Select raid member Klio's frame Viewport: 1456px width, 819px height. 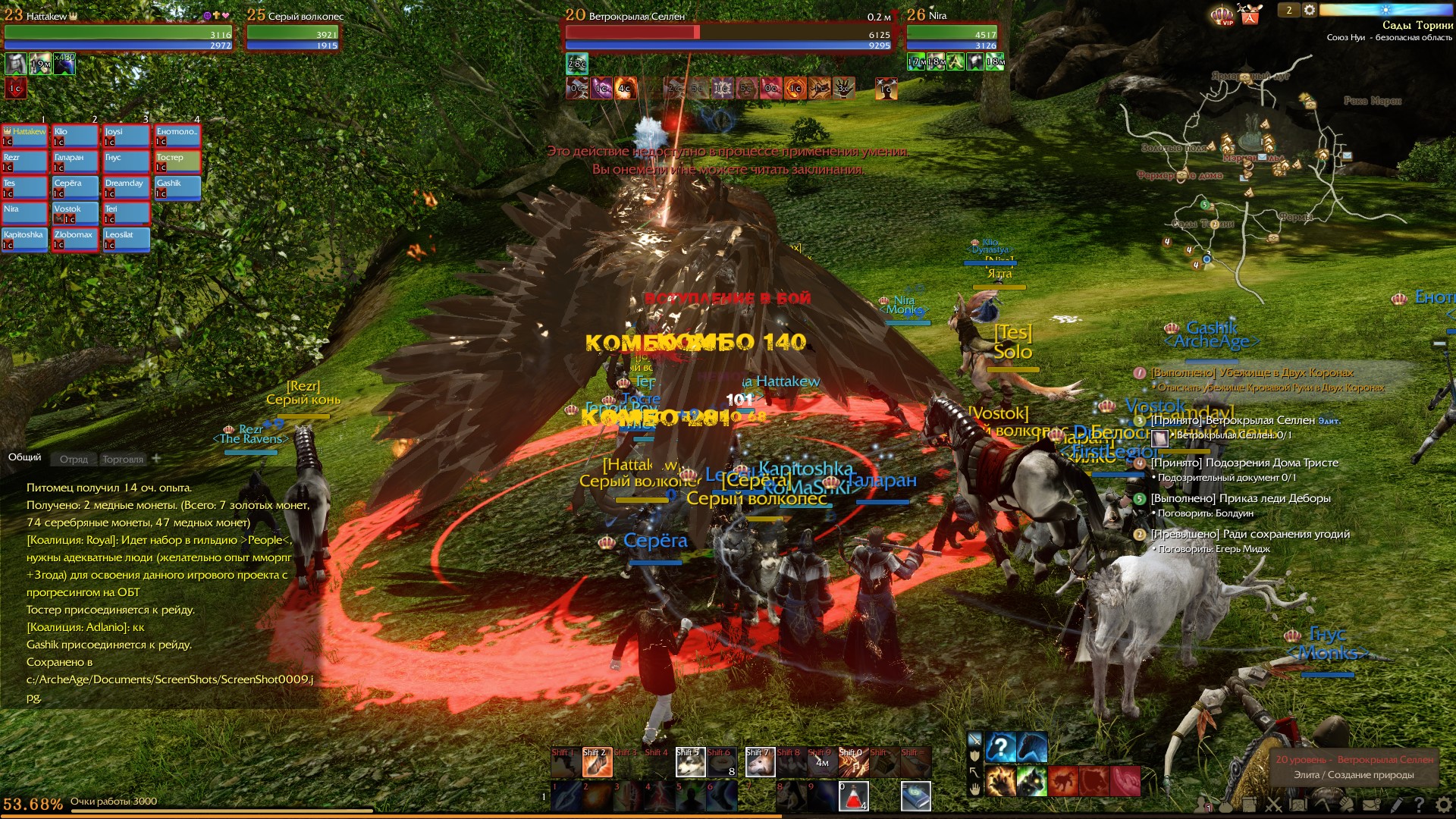(75, 136)
